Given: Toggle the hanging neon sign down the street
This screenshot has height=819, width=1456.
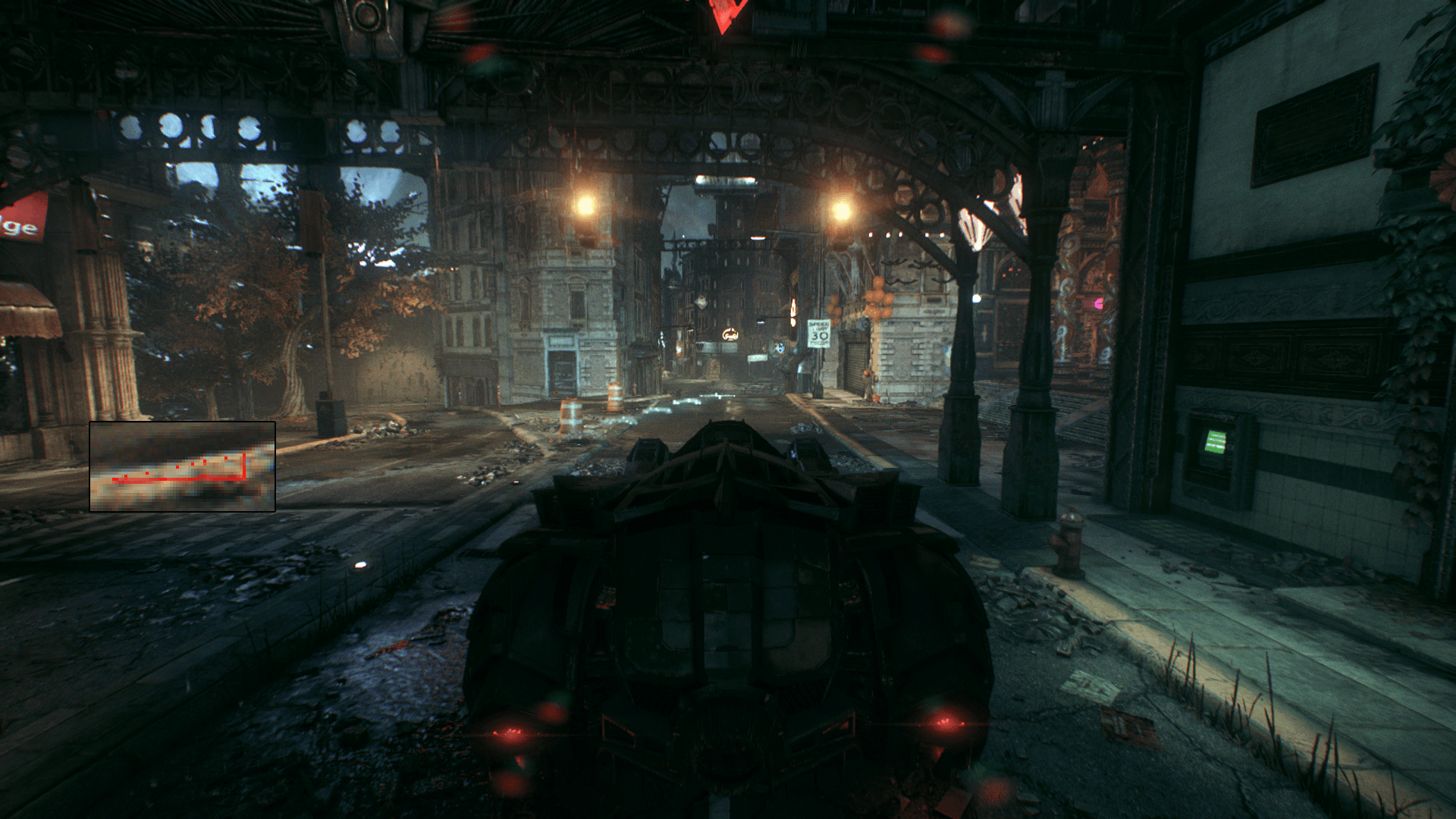Looking at the screenshot, I should [730, 334].
